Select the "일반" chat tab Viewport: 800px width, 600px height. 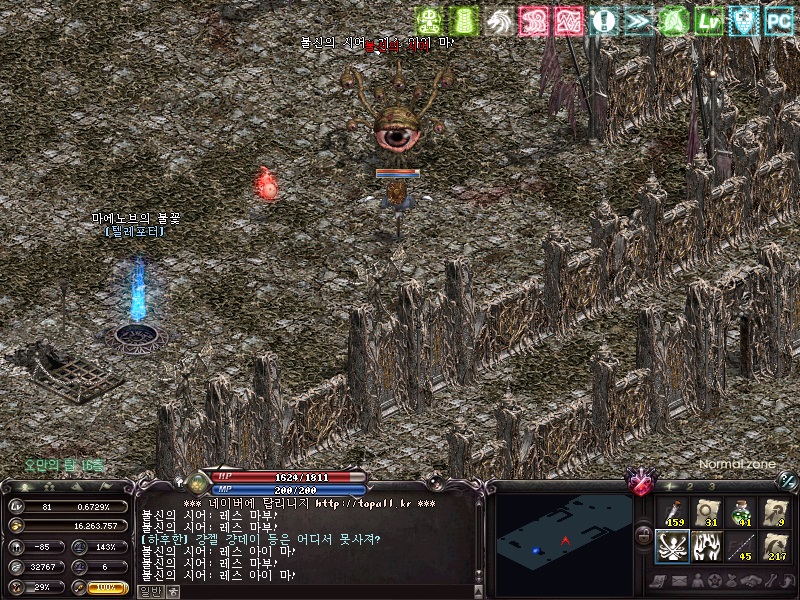tap(151, 591)
